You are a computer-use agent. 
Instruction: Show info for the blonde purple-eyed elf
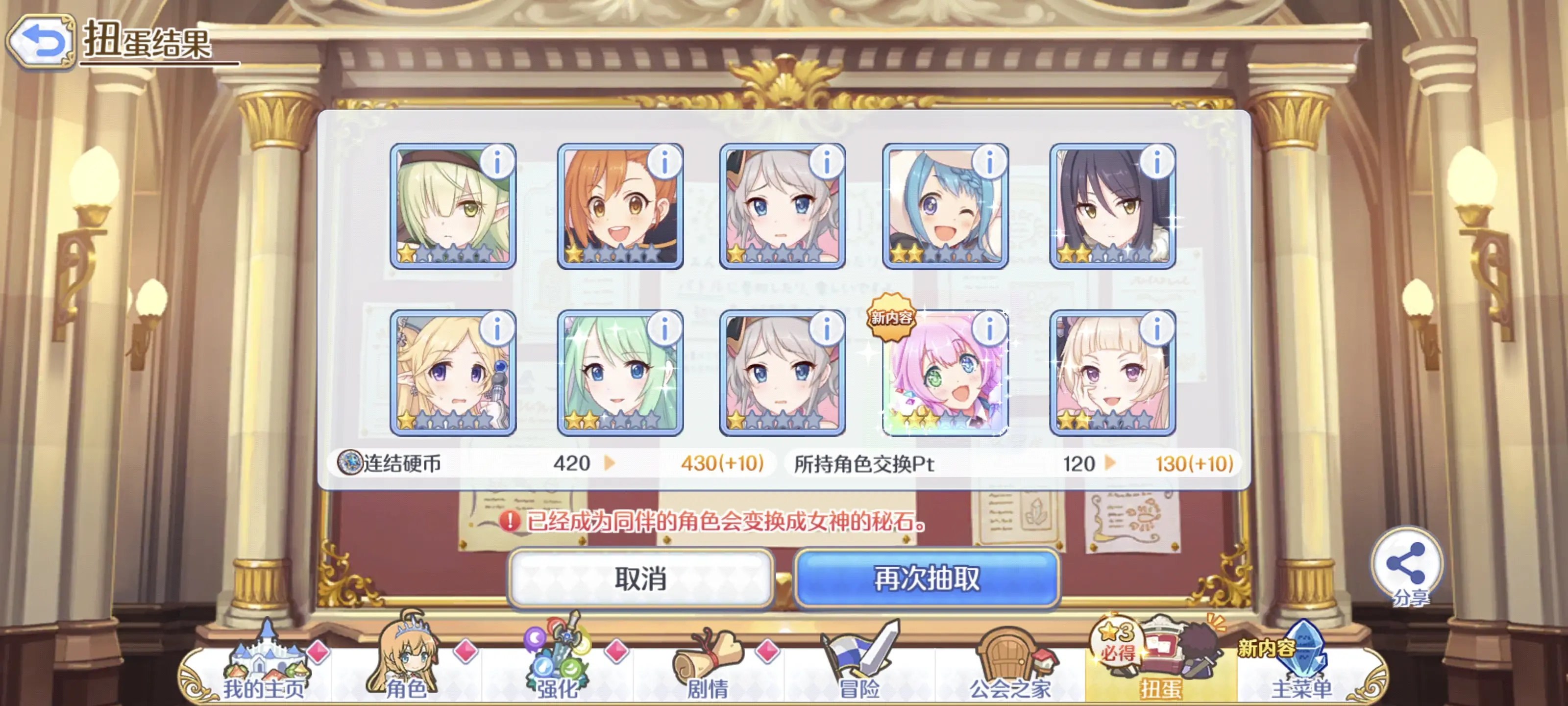coord(497,329)
